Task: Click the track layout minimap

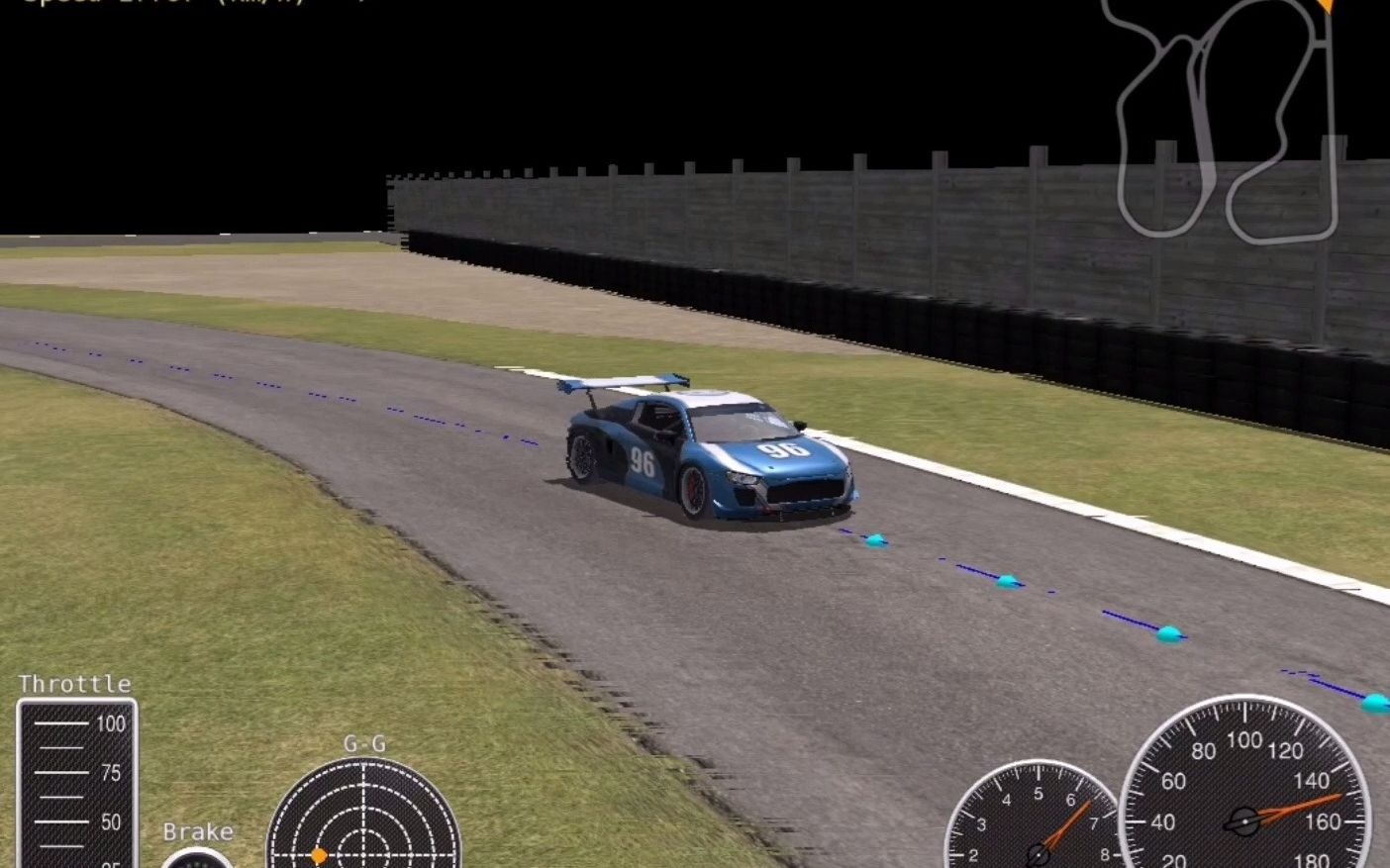Action: pos(1226,119)
